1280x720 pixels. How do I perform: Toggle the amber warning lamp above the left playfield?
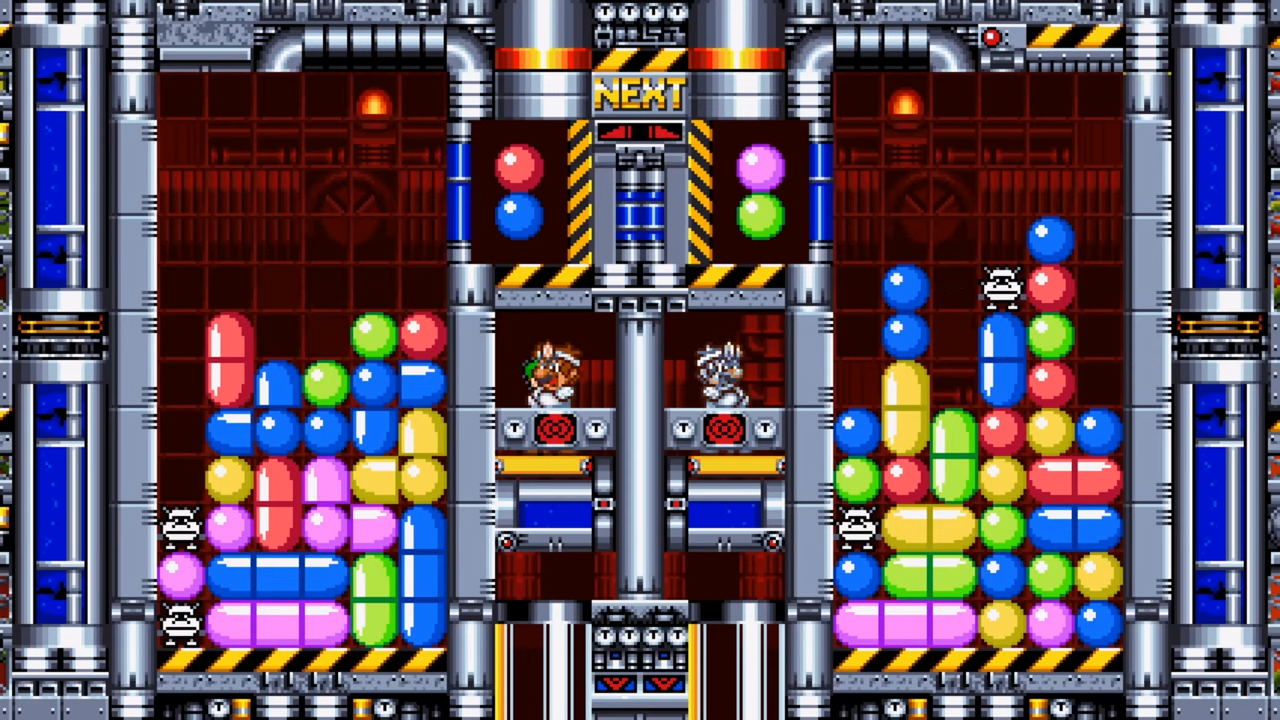375,105
